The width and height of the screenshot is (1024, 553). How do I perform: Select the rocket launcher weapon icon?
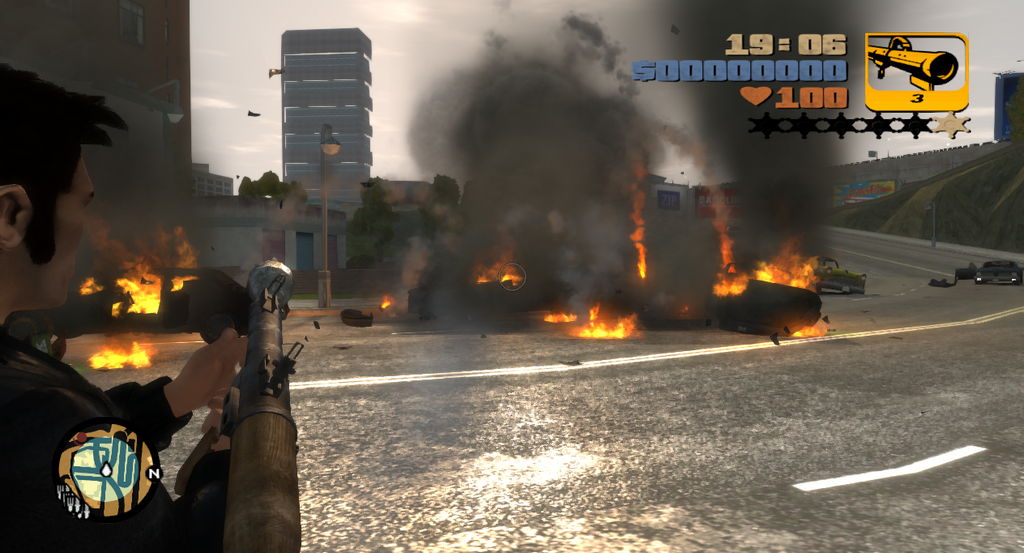(916, 70)
